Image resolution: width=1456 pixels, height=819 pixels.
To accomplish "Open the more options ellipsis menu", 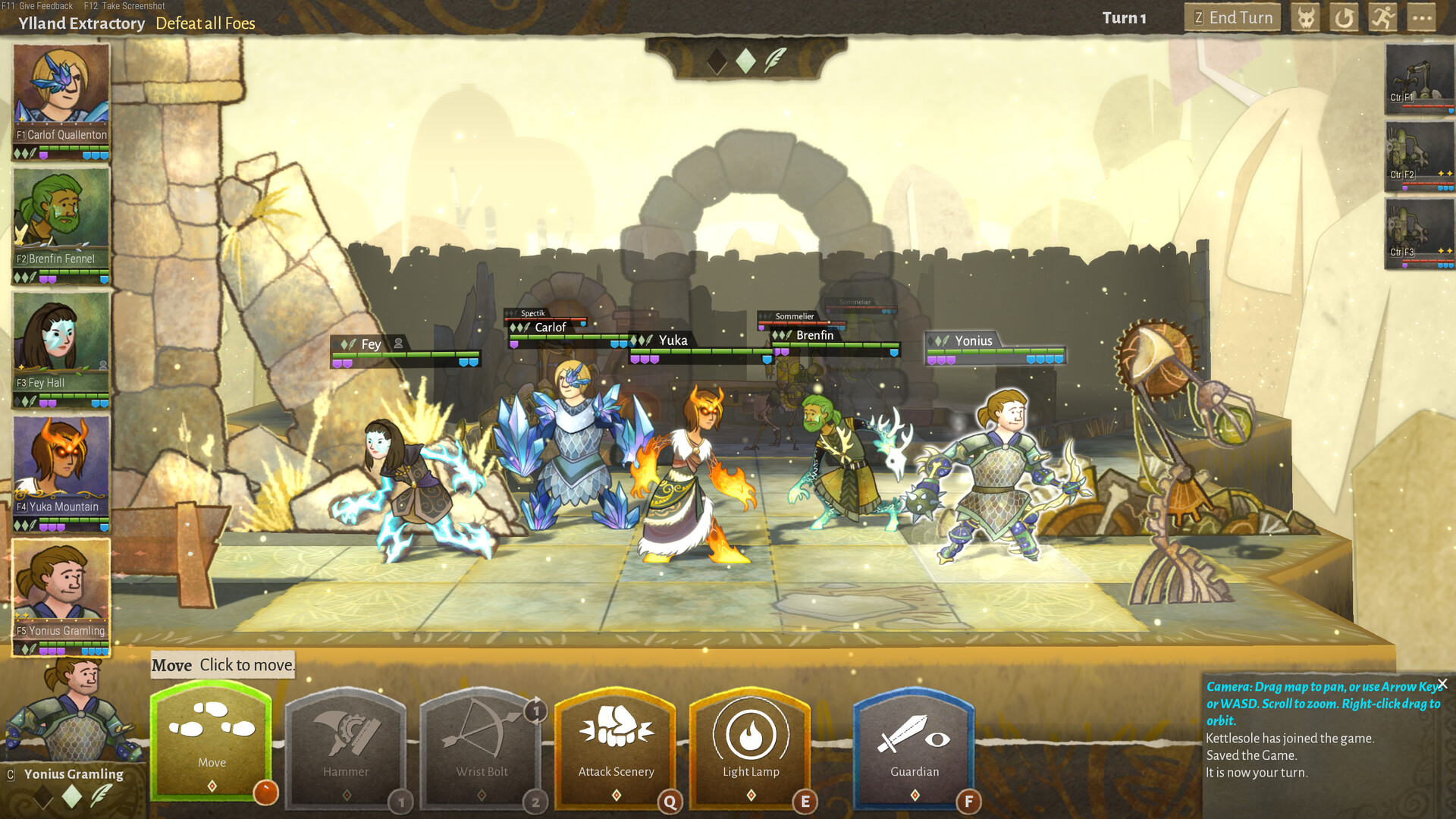I will (1422, 17).
